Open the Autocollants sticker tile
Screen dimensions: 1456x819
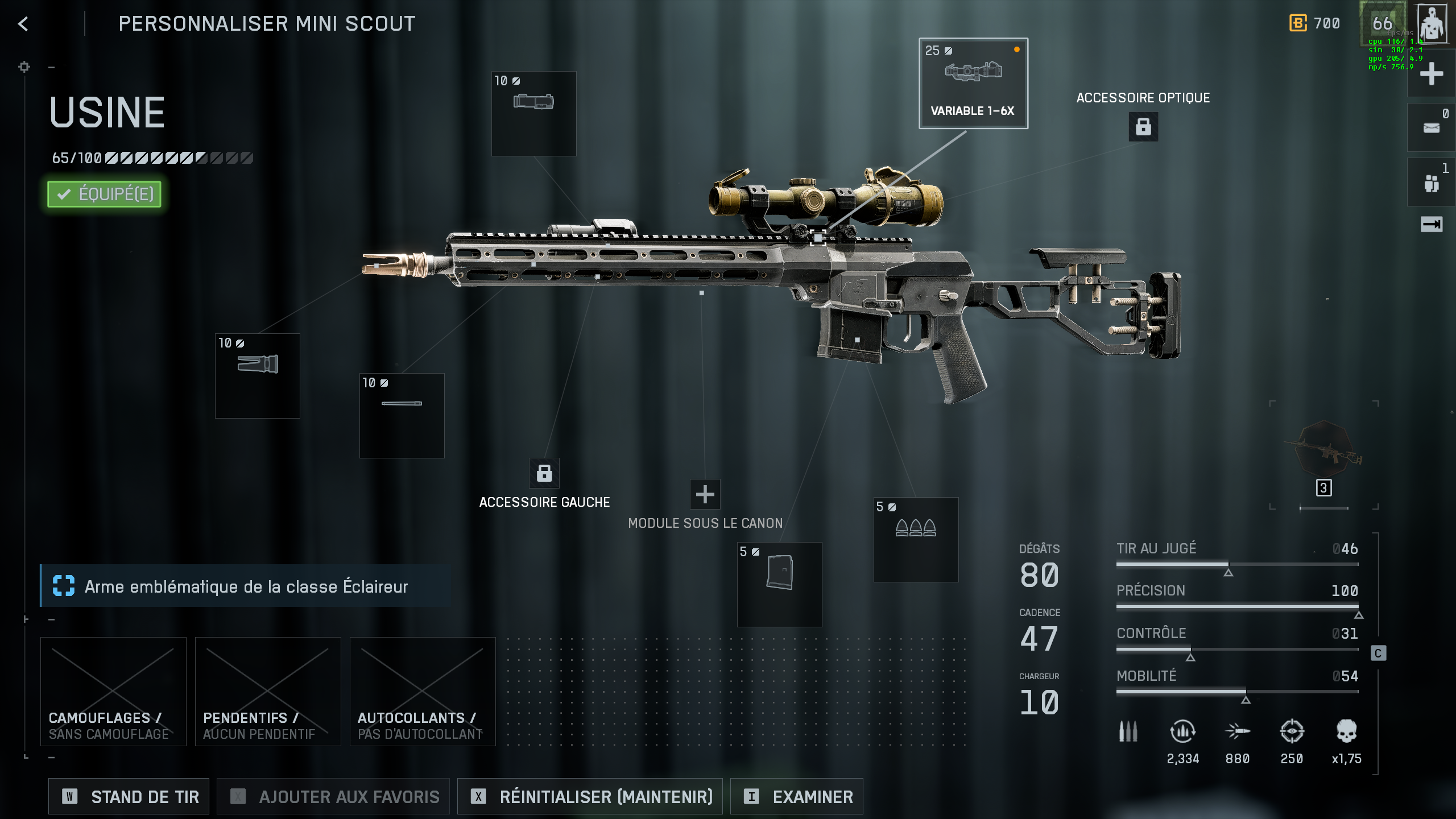pyautogui.click(x=423, y=691)
